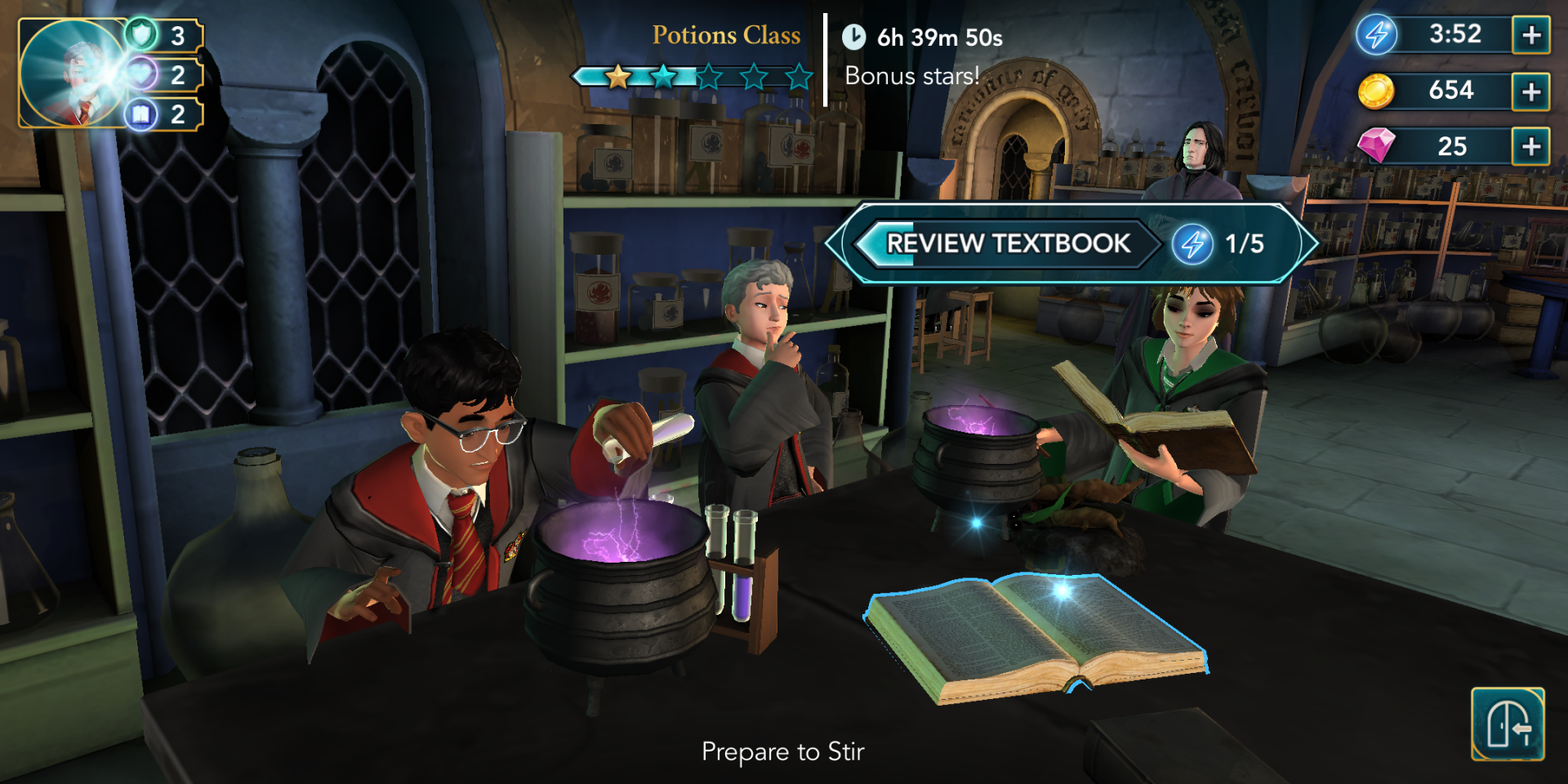Tap the gold coin currency icon
Screen dimensions: 1568x784
(1376, 91)
